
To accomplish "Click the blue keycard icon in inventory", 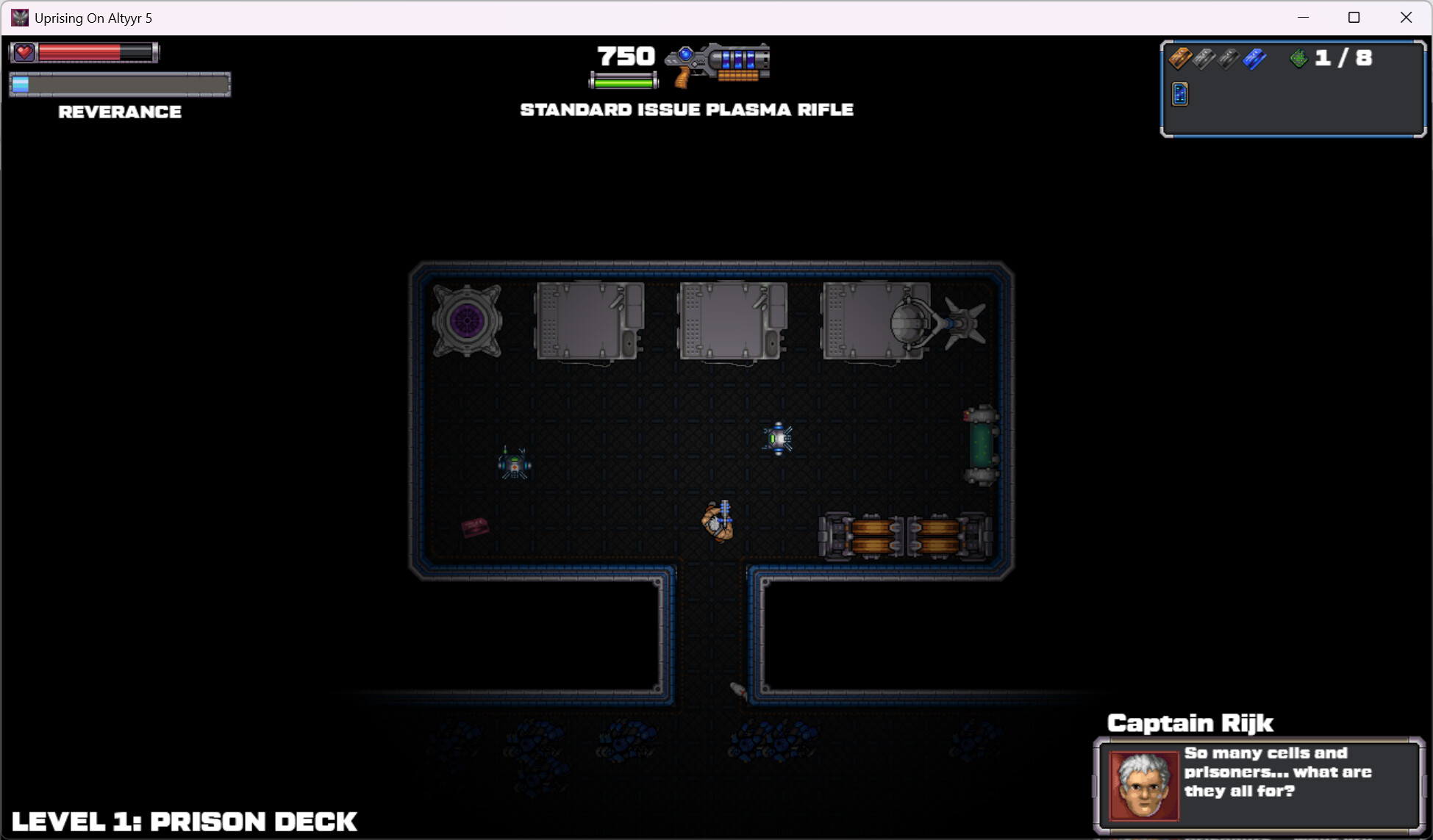I will pos(1254,60).
